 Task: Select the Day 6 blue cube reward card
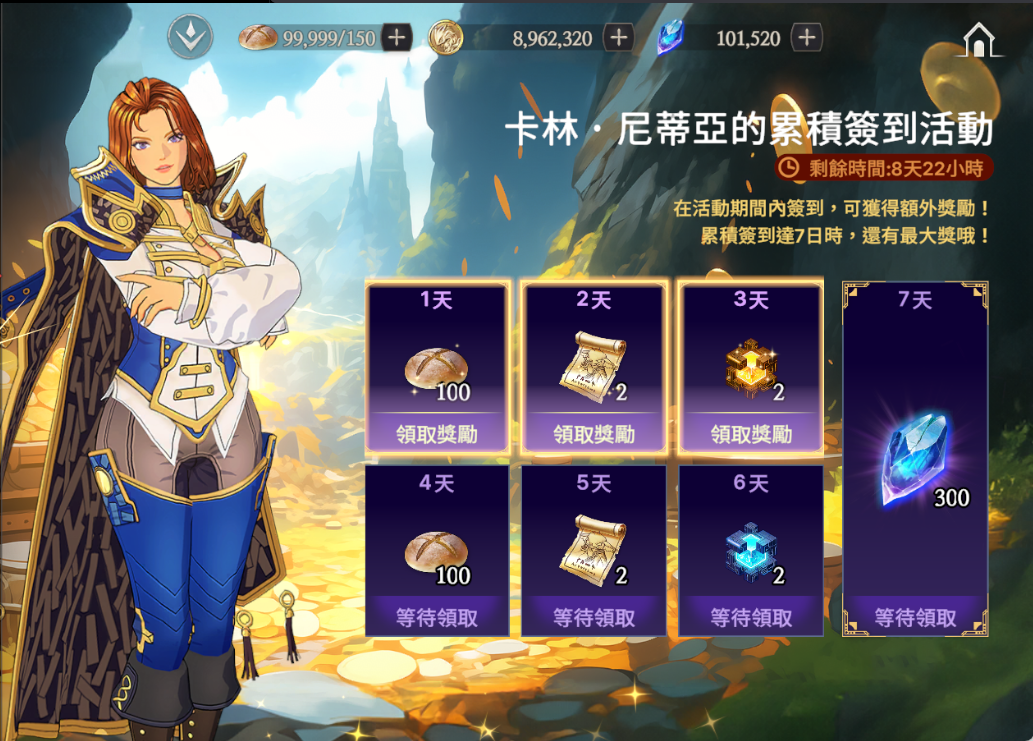click(751, 549)
